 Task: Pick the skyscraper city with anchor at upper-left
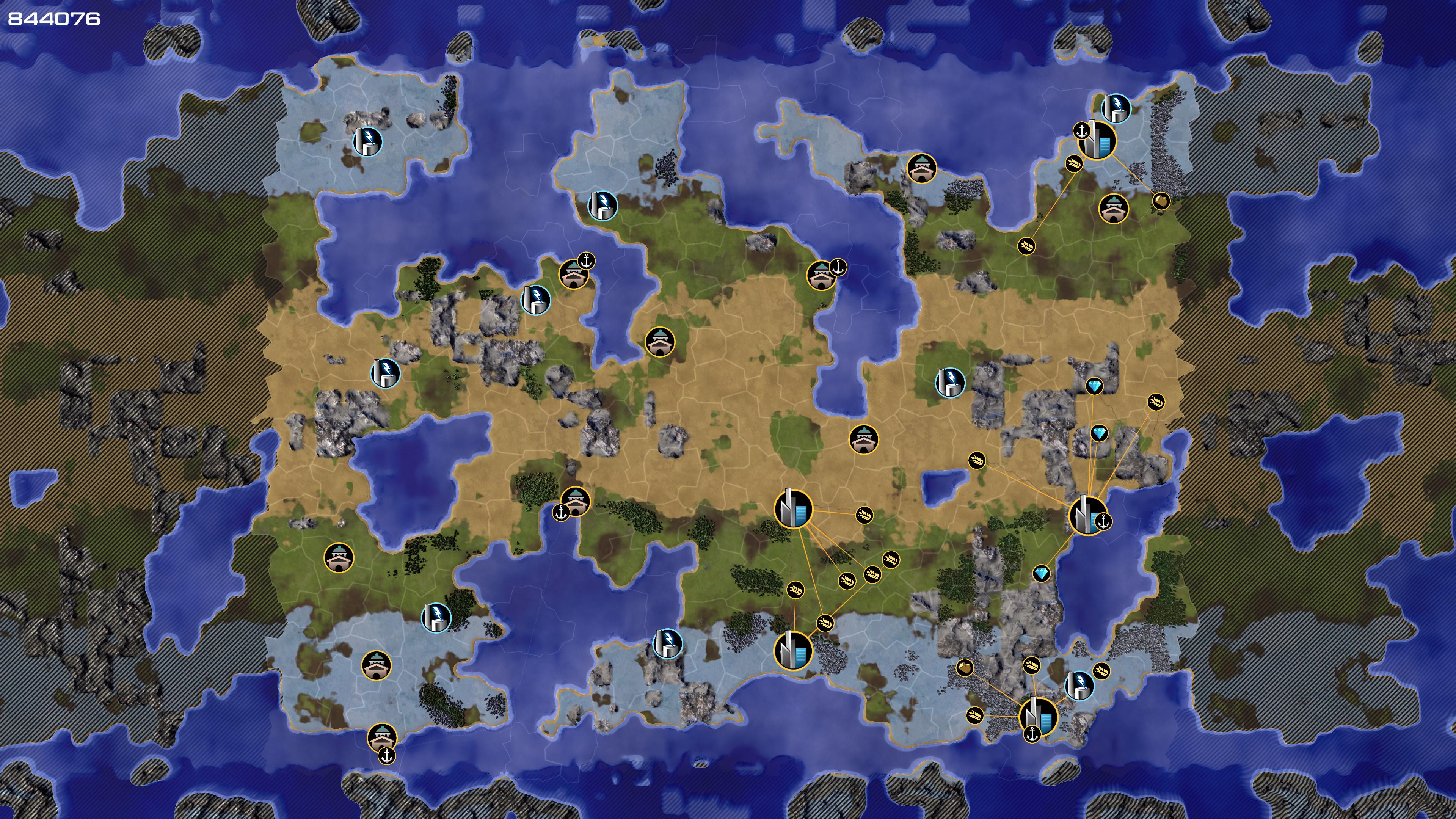[x=1097, y=141]
